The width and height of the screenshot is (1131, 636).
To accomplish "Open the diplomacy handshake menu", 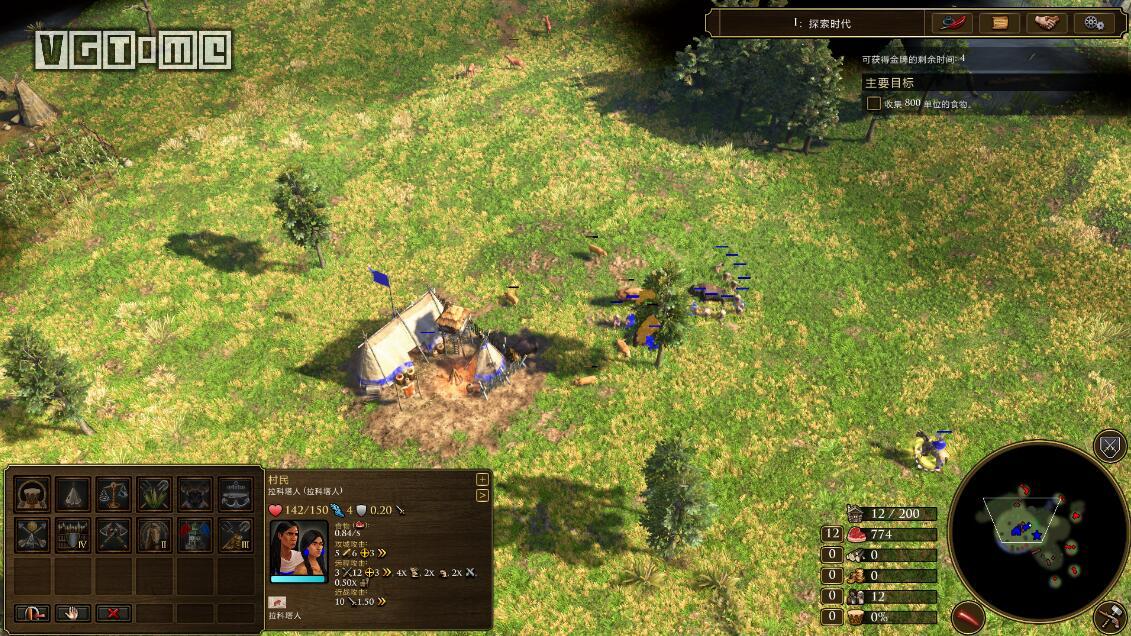I will [x=1046, y=22].
